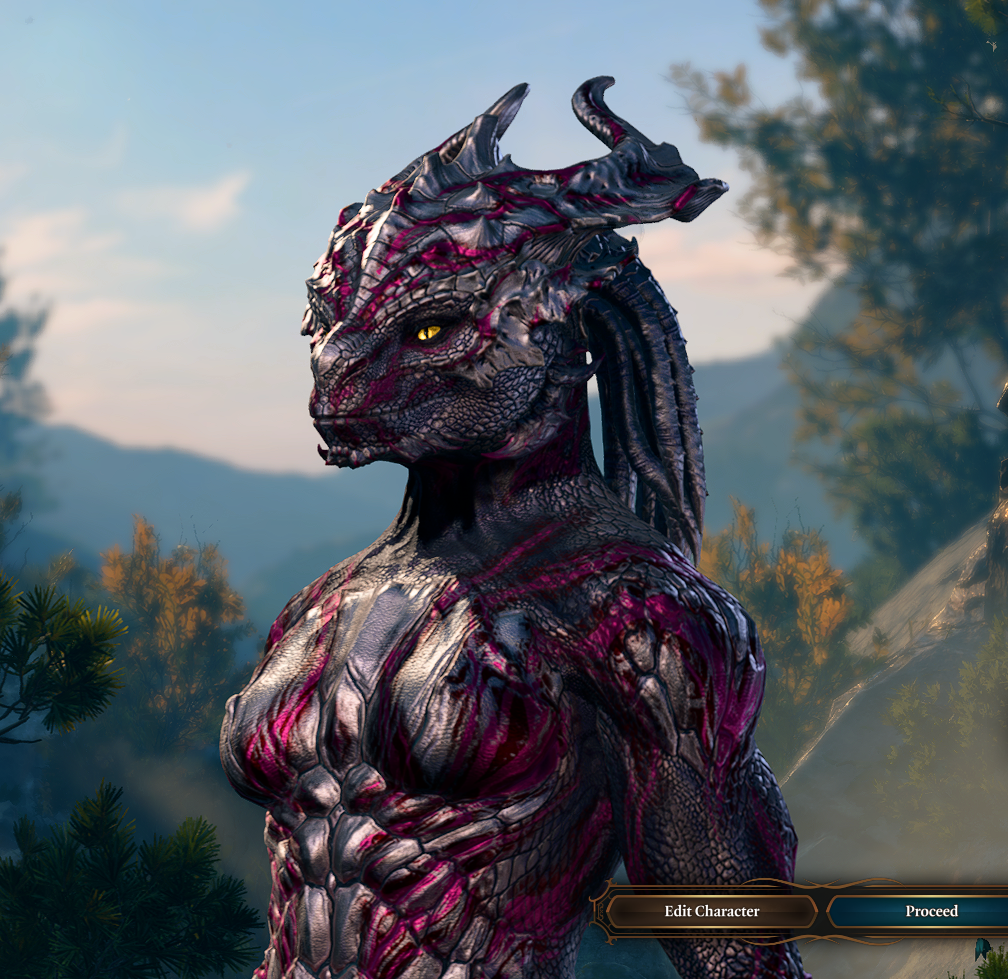
Task: Click the Edit Character button
Action: tap(711, 911)
